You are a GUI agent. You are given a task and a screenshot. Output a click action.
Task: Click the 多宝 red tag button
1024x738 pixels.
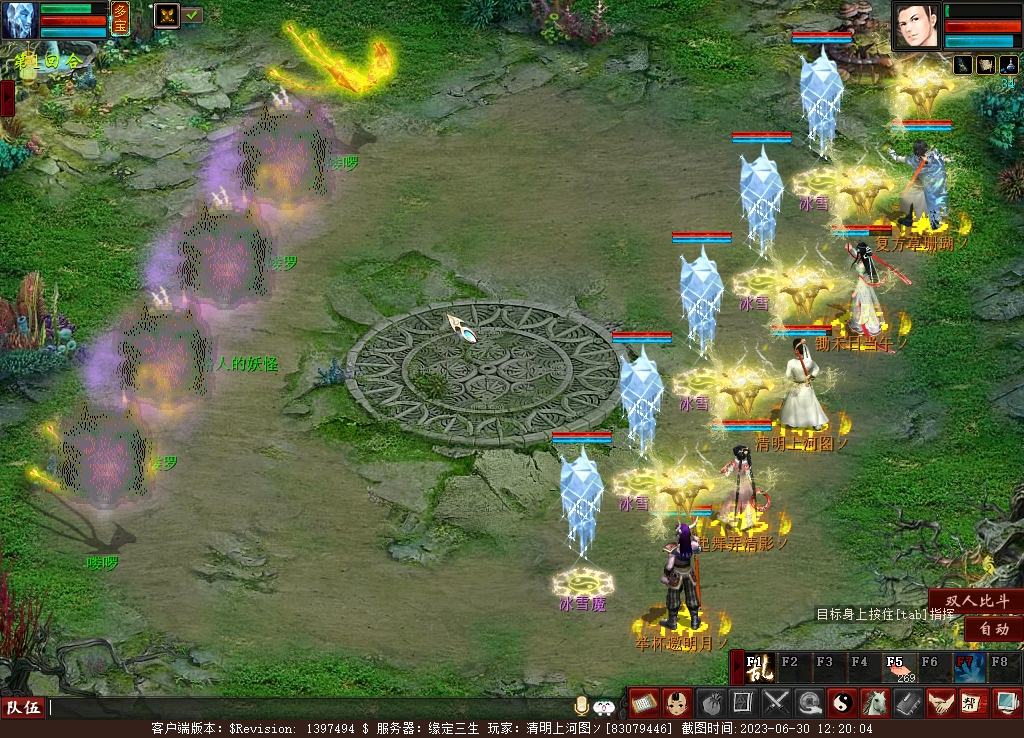pyautogui.click(x=120, y=18)
